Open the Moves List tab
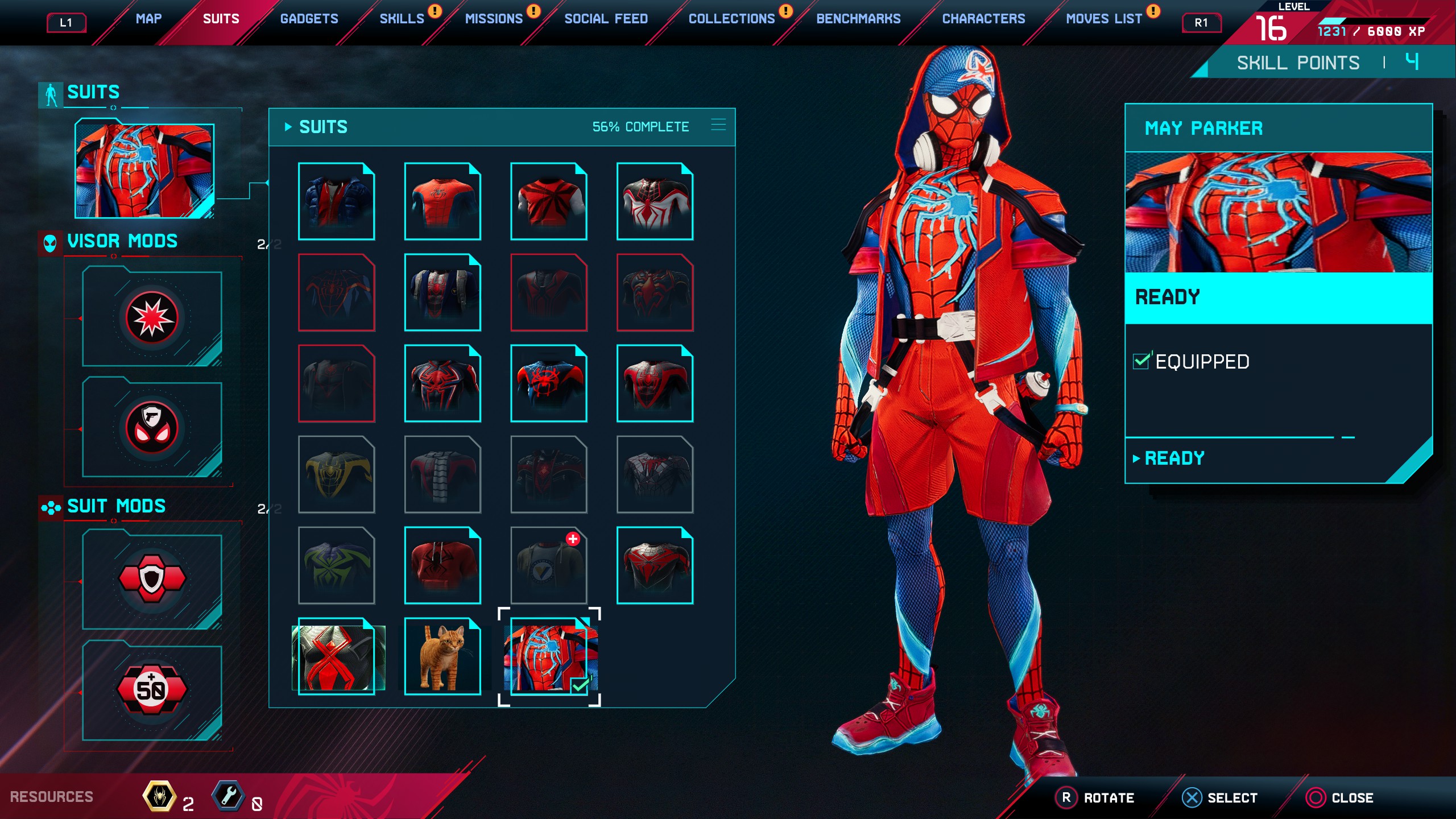 (1103, 19)
